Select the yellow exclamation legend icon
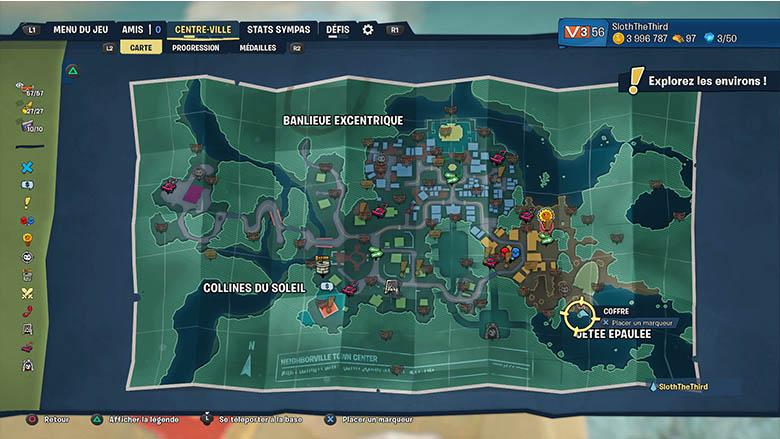The image size is (780, 439). point(27,202)
